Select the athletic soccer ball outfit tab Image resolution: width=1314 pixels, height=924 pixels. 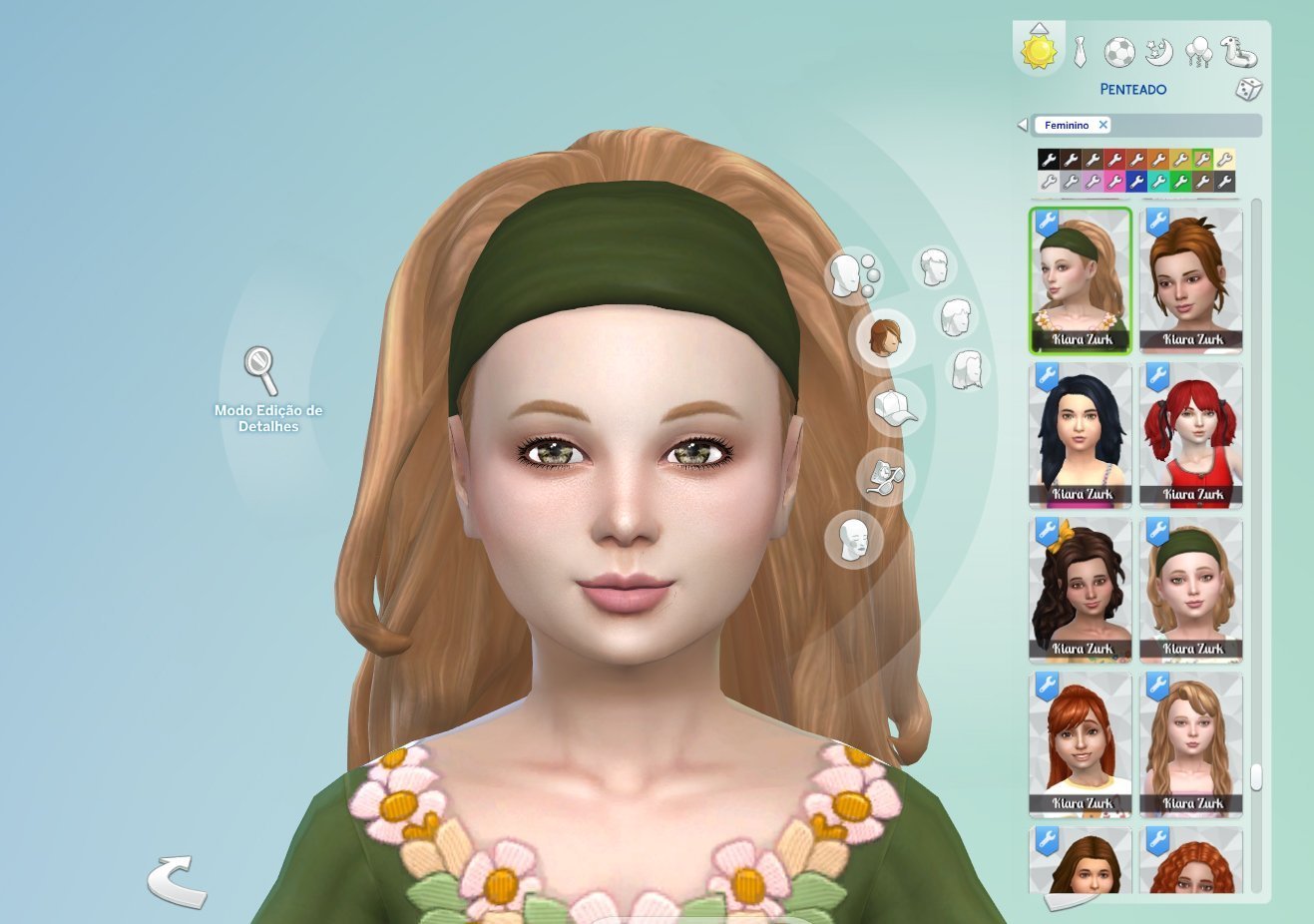click(x=1118, y=51)
